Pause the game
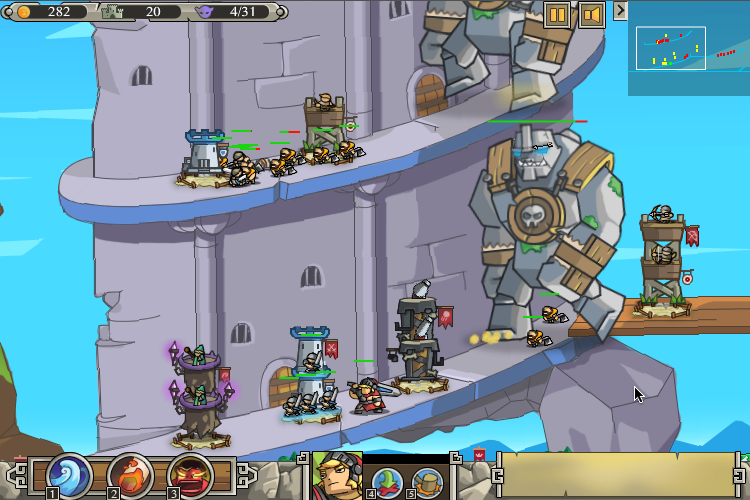The image size is (750, 500). 557,15
